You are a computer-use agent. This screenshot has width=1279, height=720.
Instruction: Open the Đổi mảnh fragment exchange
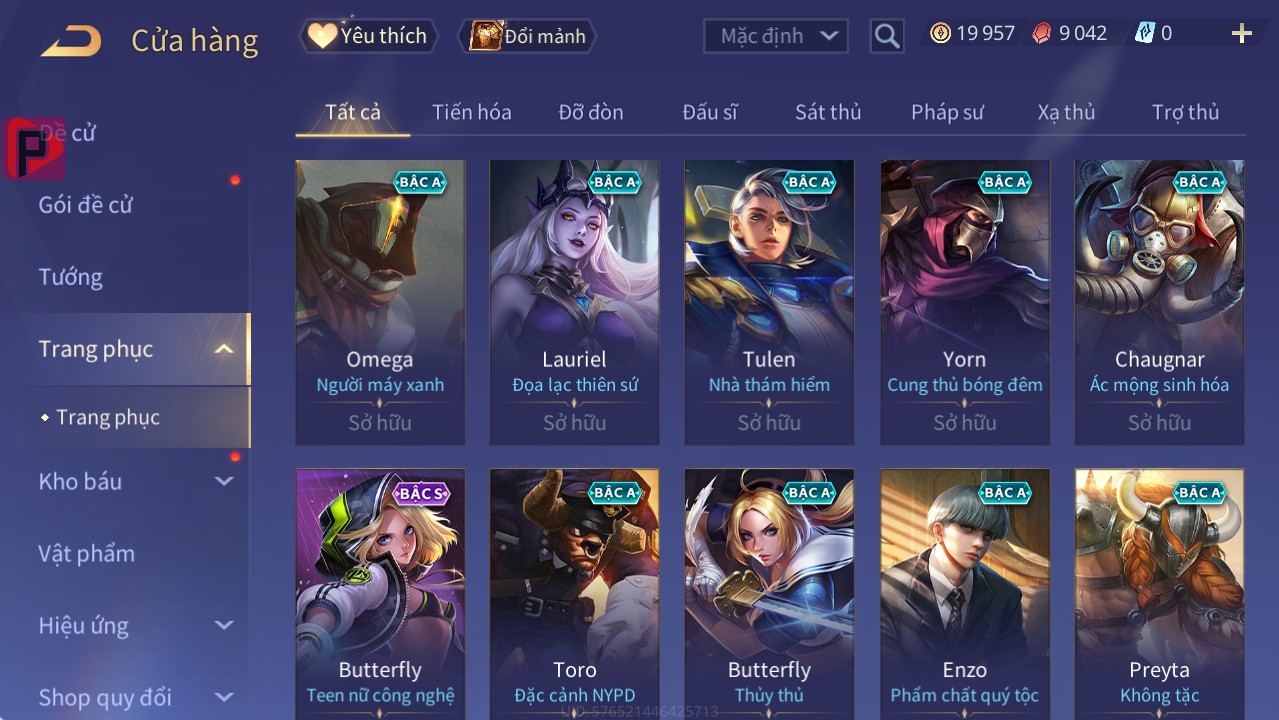(x=528, y=36)
